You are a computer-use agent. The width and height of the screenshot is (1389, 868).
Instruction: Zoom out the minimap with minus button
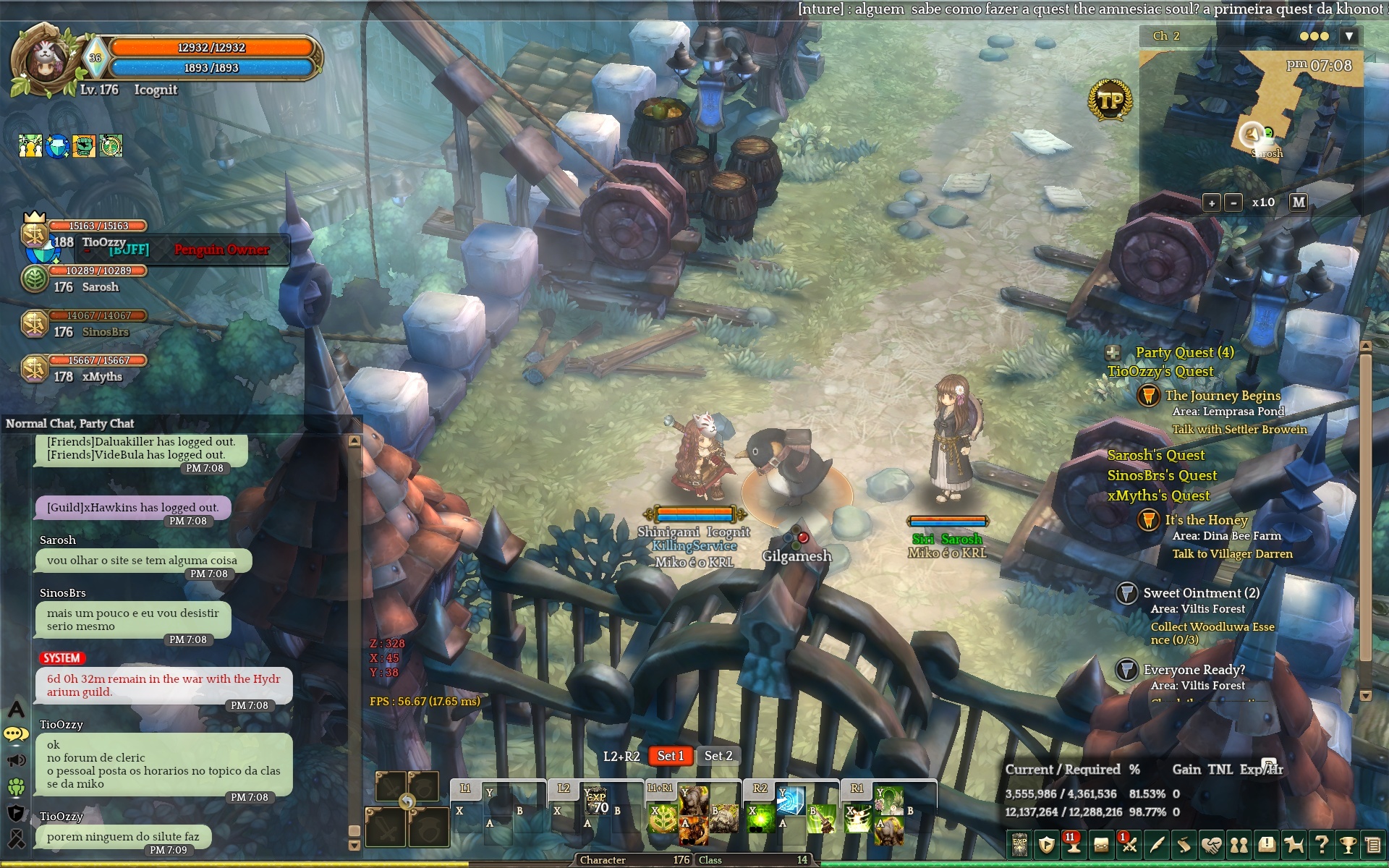(x=1234, y=203)
